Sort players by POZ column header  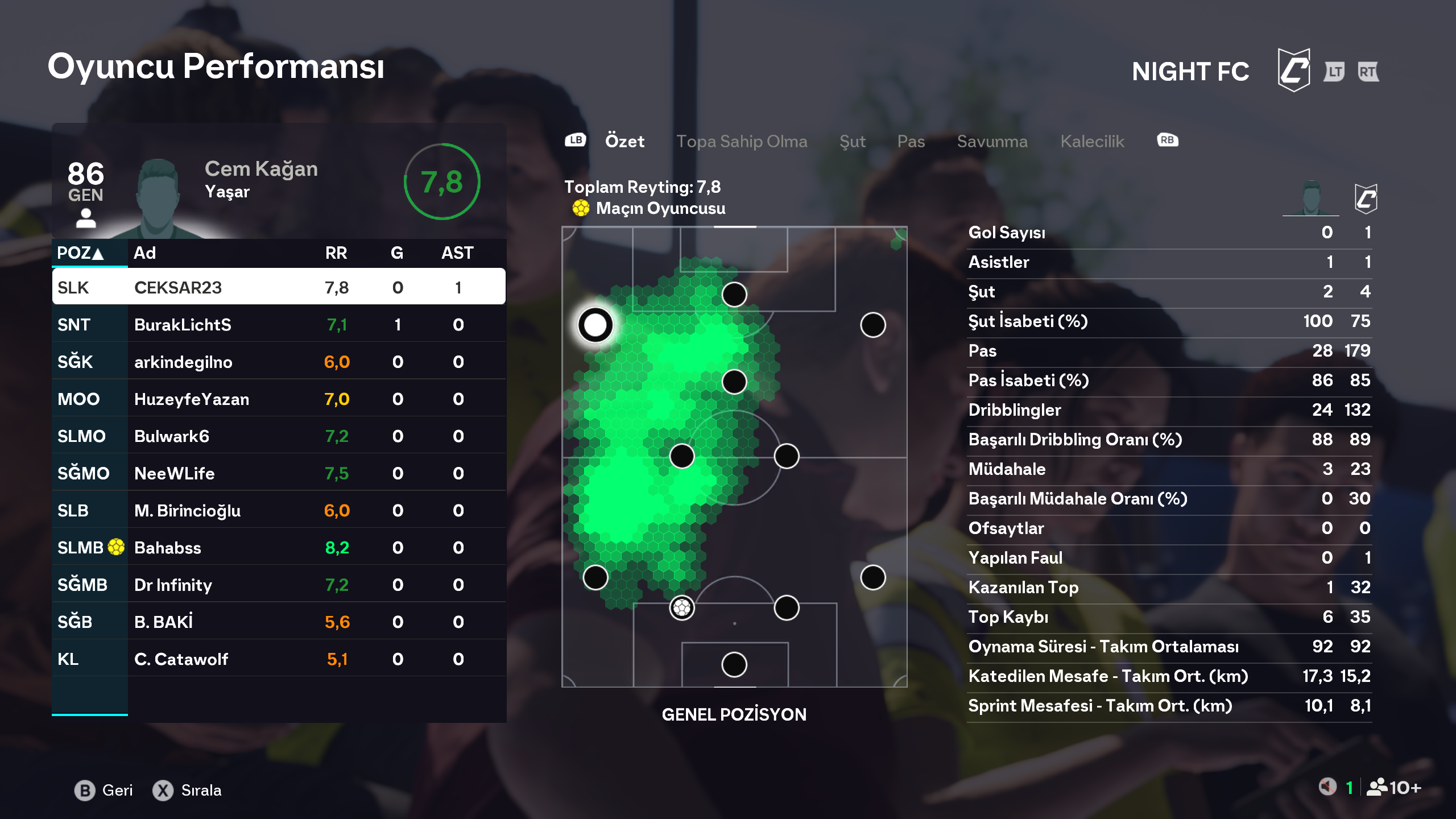tap(80, 253)
